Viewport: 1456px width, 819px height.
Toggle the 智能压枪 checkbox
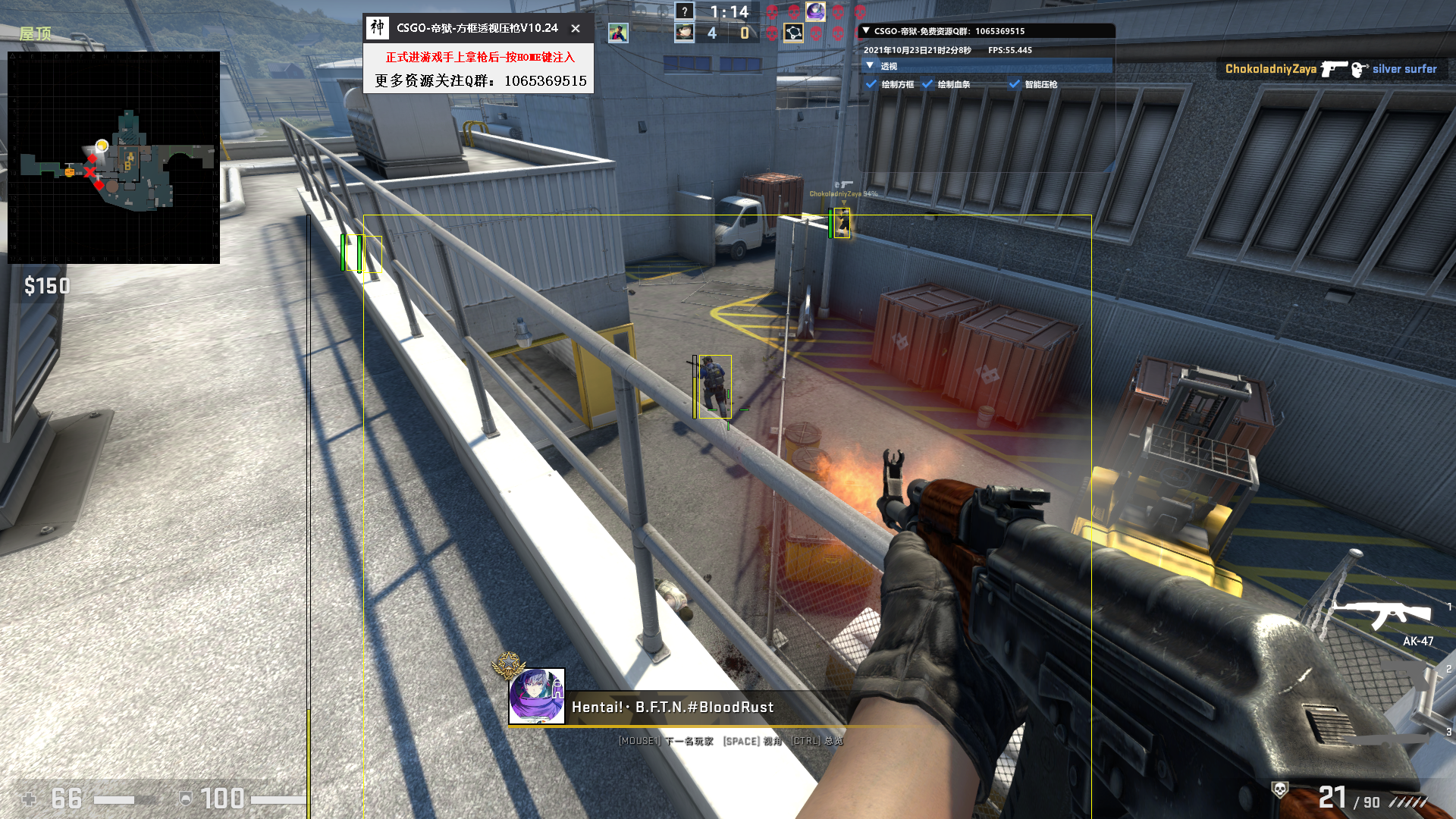point(1015,84)
